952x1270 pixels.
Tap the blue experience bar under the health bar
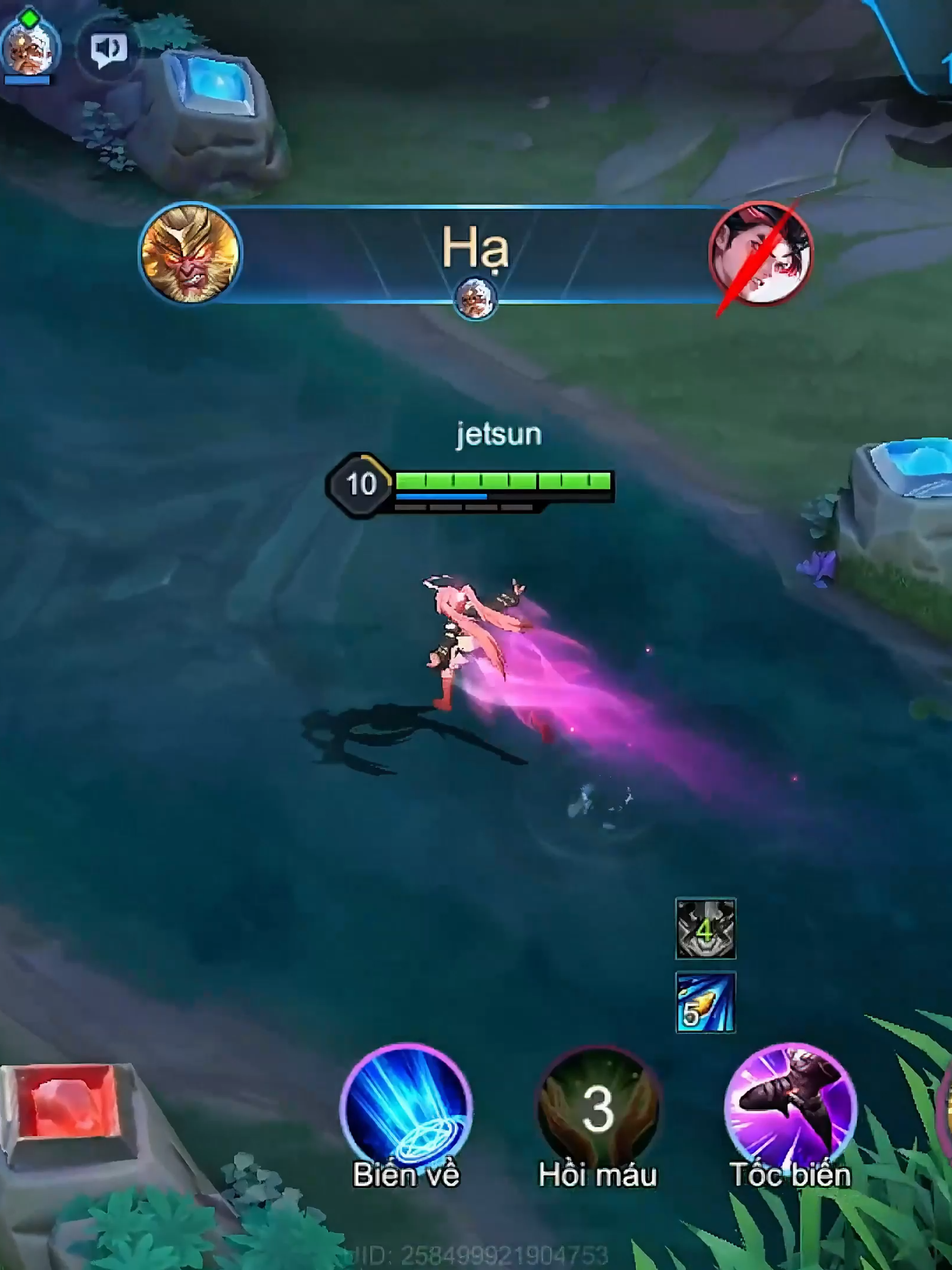(441, 496)
